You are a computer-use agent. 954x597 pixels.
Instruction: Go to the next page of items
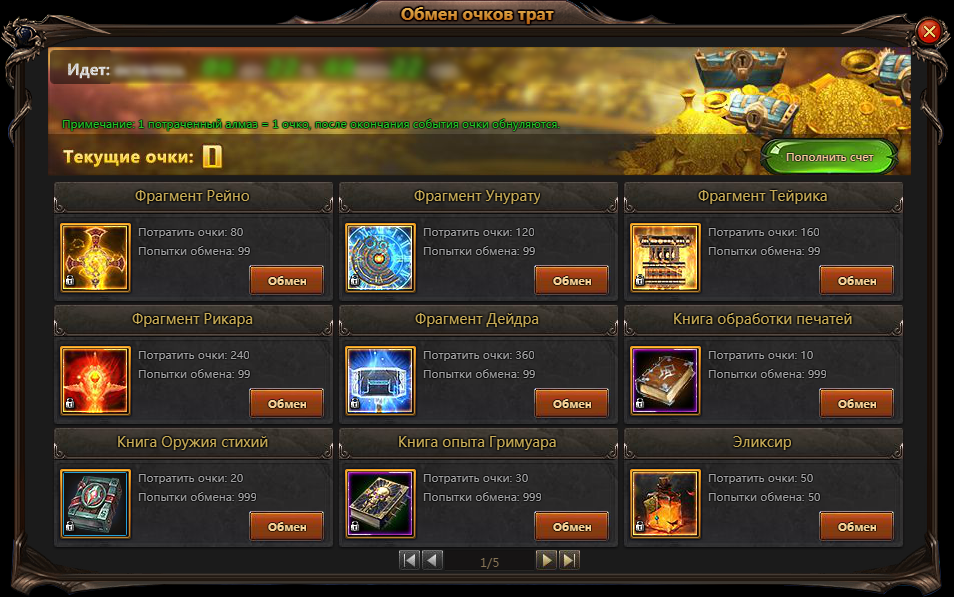(546, 561)
